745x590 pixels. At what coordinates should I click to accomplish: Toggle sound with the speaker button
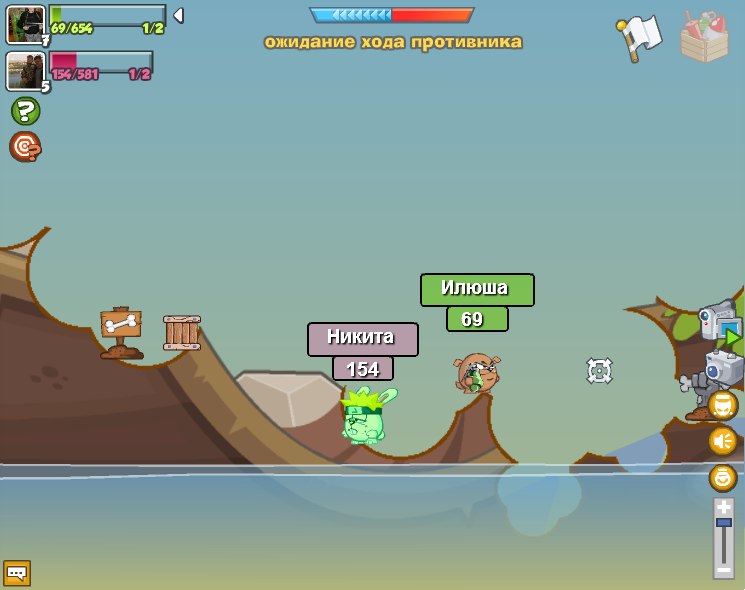click(x=722, y=440)
